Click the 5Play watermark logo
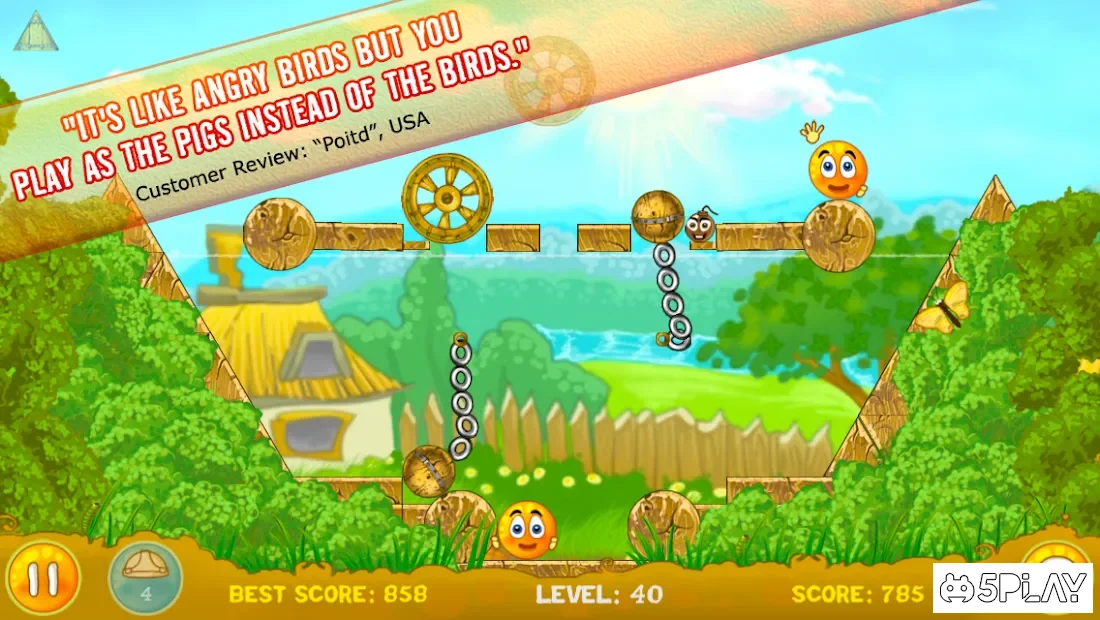The image size is (1100, 620). click(1013, 587)
